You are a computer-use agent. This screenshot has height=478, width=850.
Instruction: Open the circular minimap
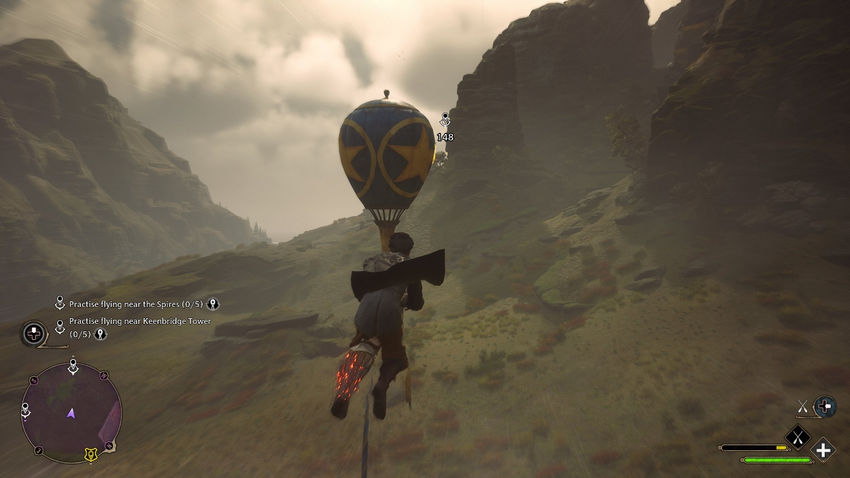pyautogui.click(x=71, y=412)
